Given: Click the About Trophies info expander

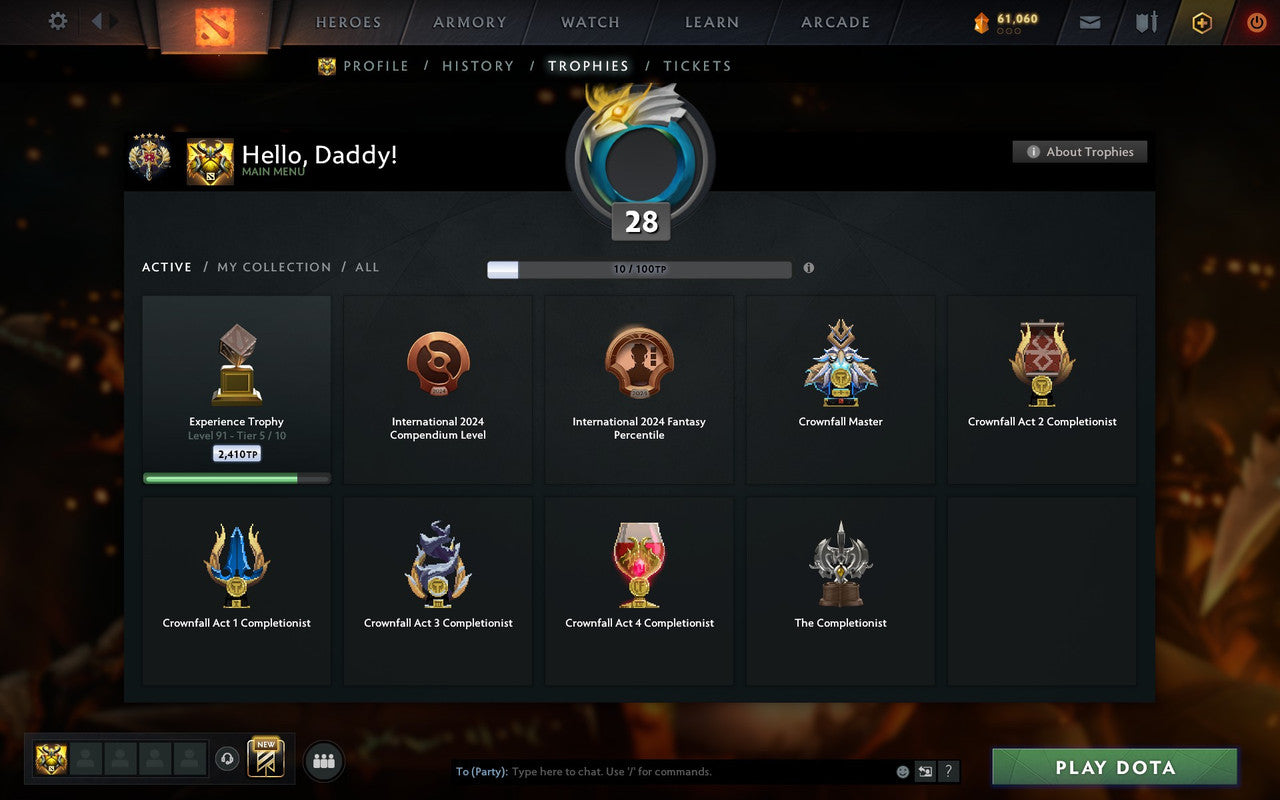Looking at the screenshot, I should 1080,152.
